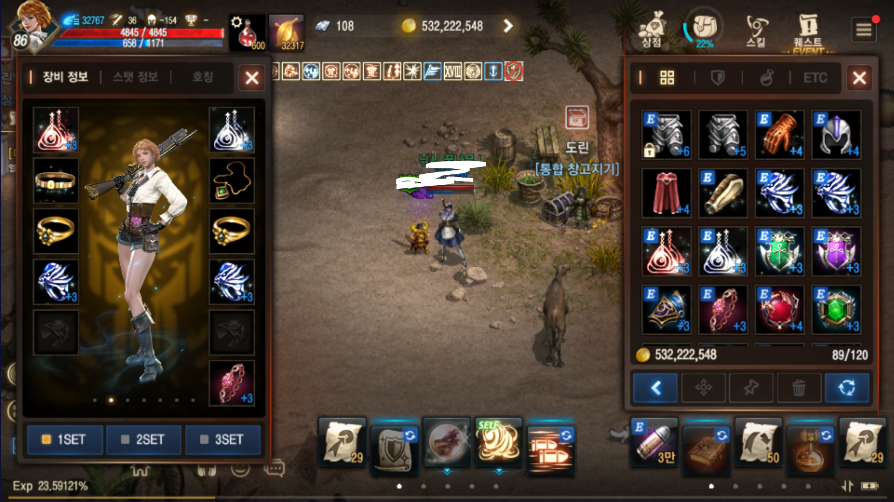Image resolution: width=894 pixels, height=502 pixels.
Task: Show the armor shield inventory tab
Action: 718,77
